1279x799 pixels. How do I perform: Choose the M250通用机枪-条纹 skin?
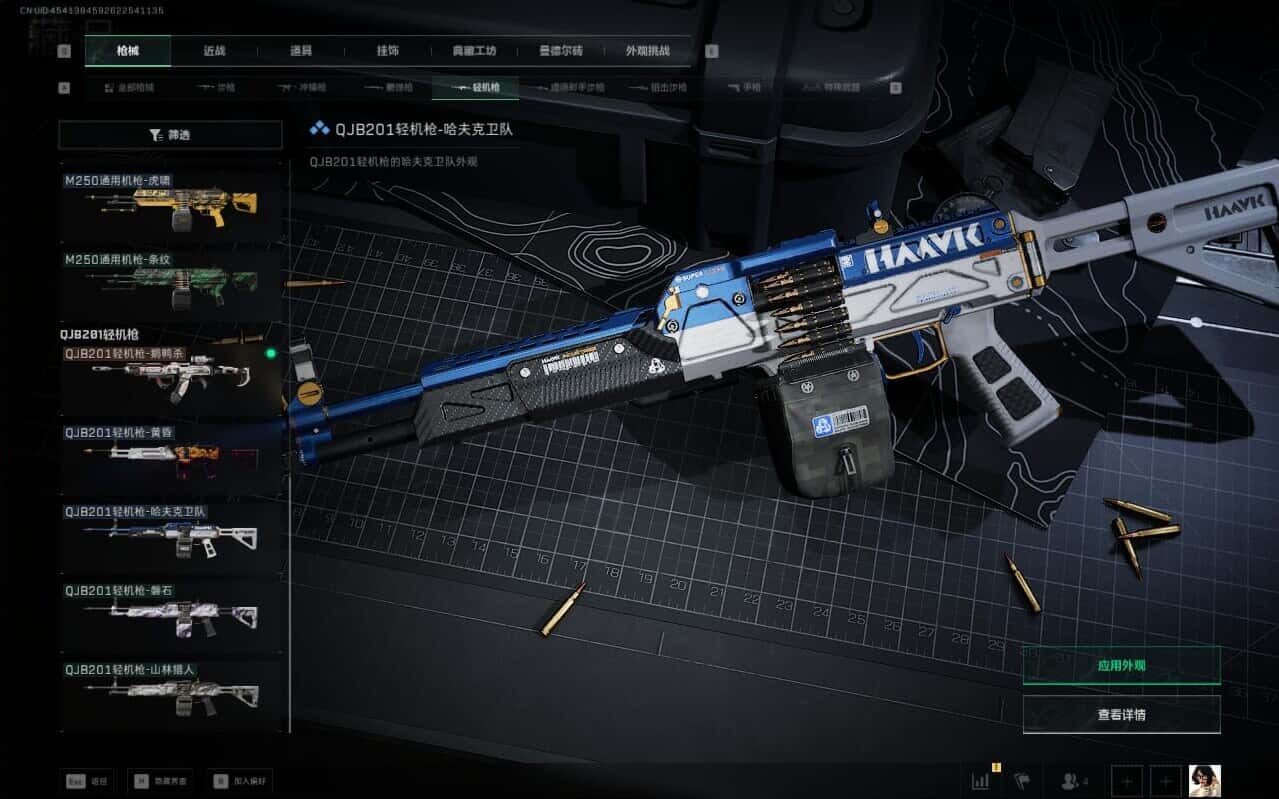click(170, 281)
